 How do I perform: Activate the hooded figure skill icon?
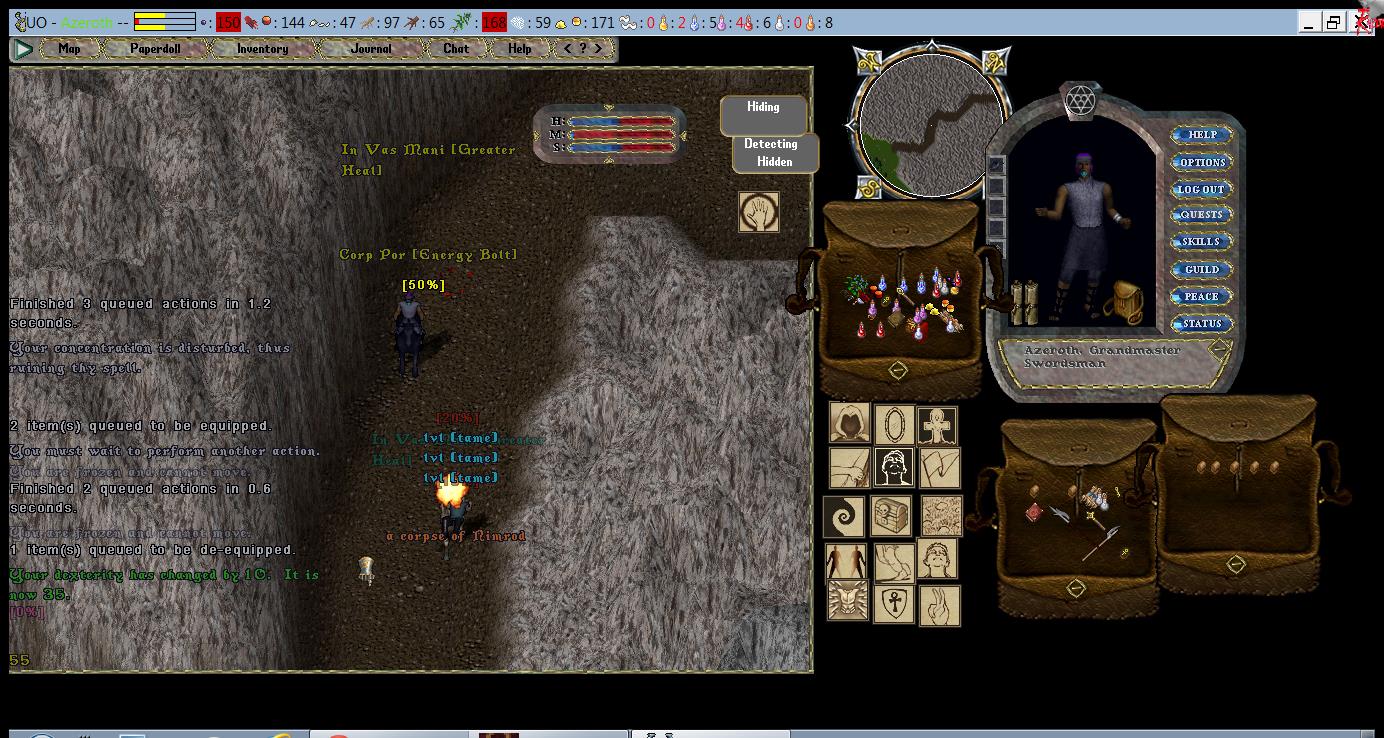click(849, 424)
